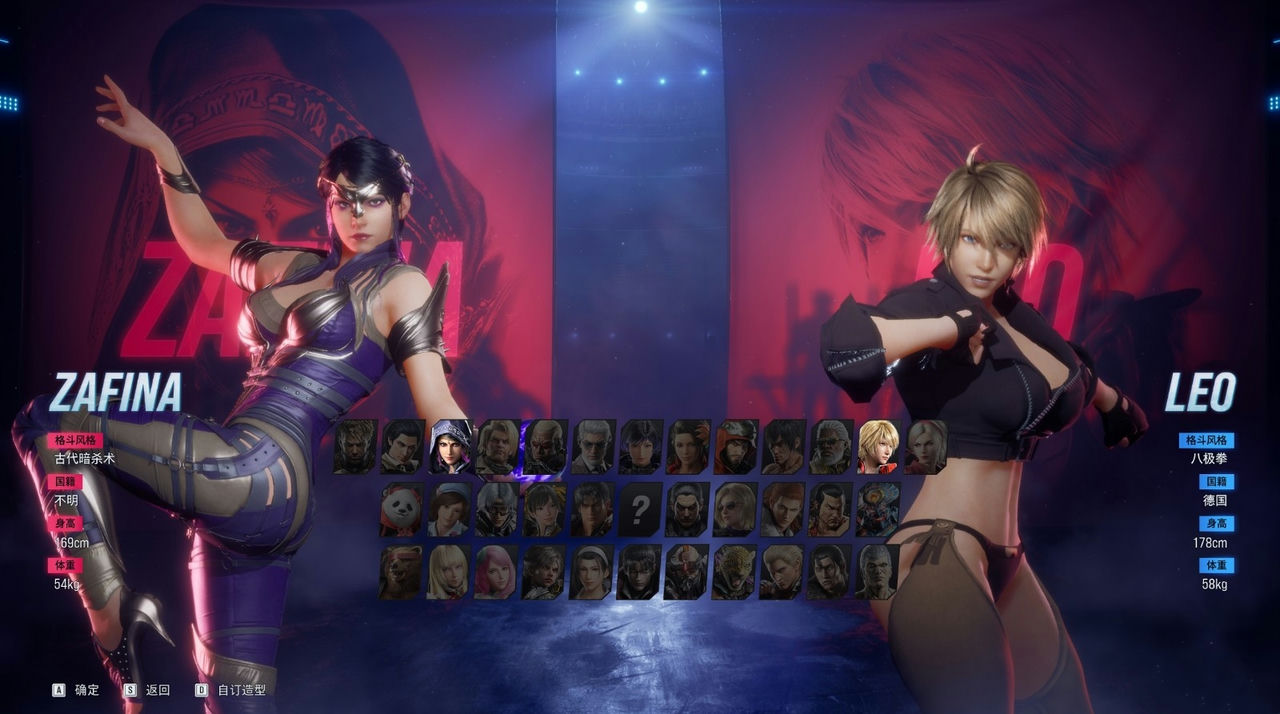The image size is (1280, 714).
Task: Choose King with the jaguar mask
Action: click(734, 572)
